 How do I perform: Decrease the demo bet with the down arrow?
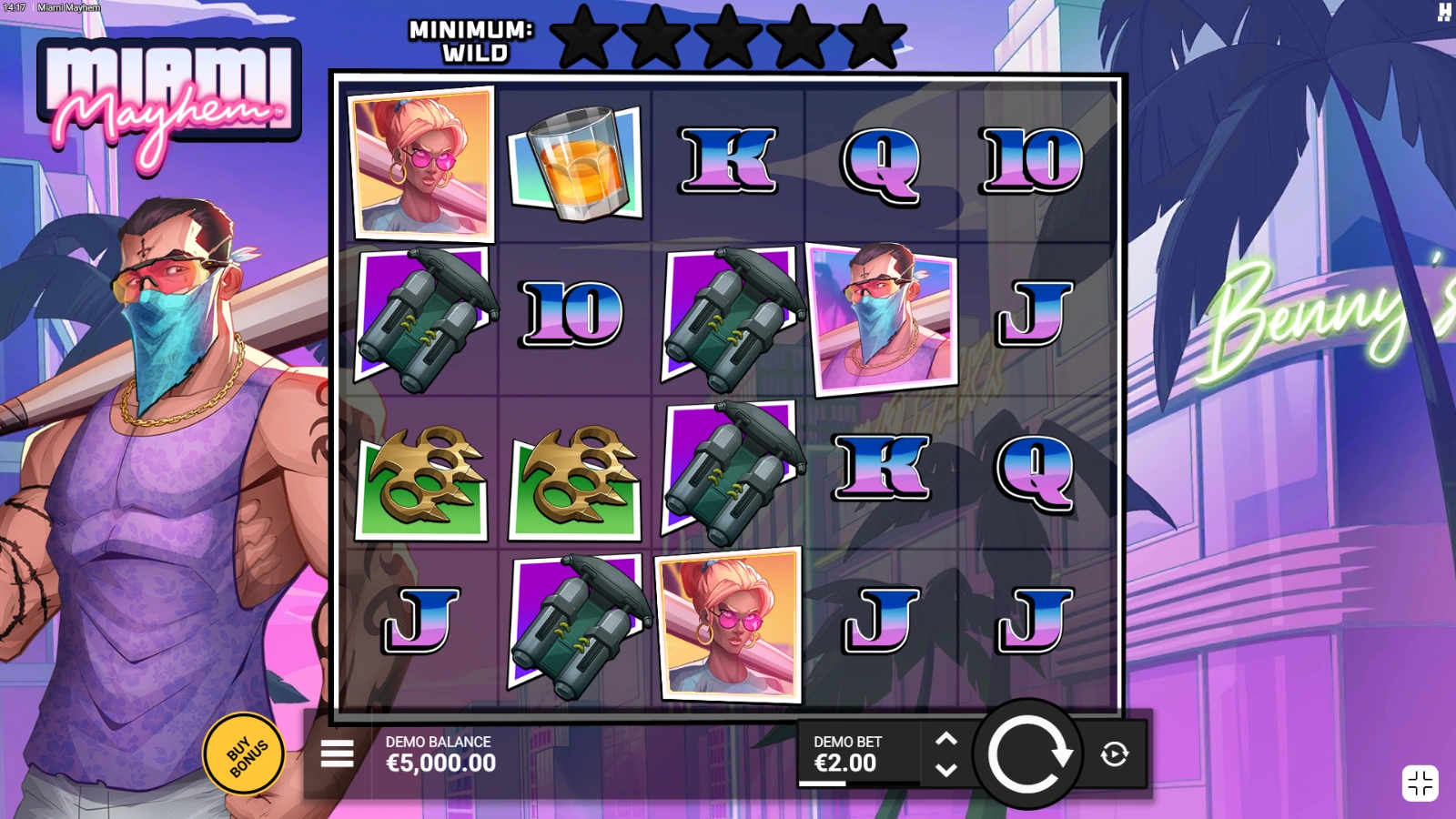coord(946,770)
